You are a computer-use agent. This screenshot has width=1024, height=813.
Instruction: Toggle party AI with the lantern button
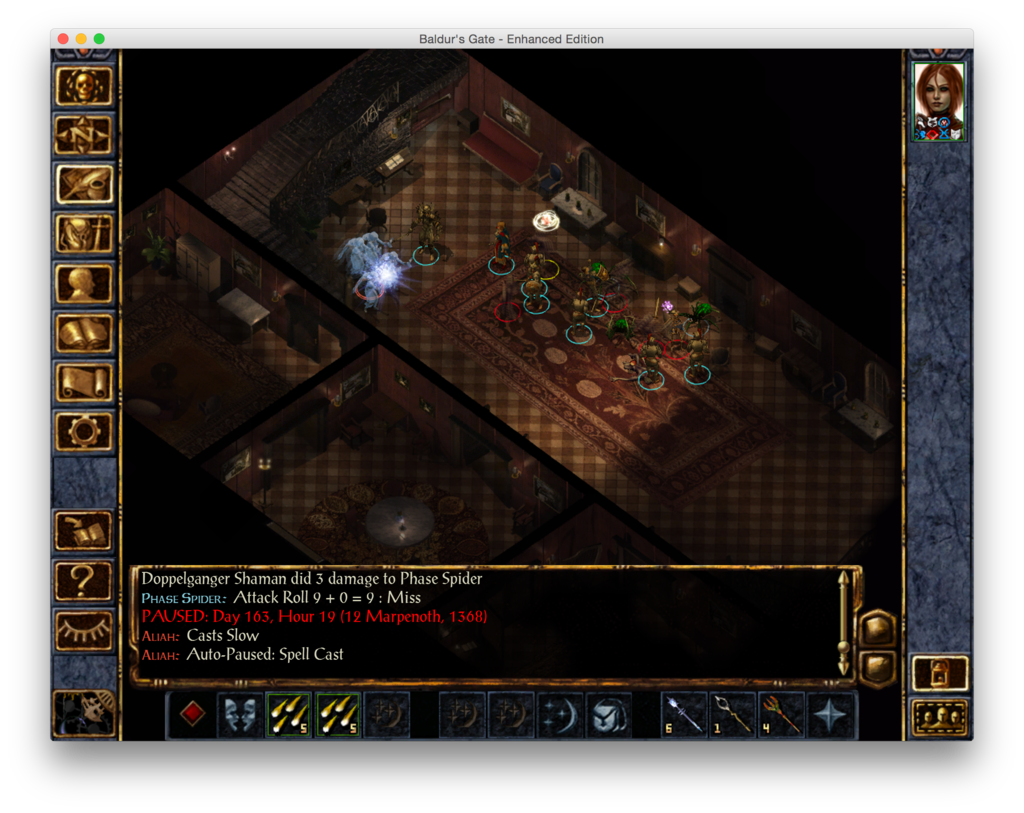click(940, 673)
